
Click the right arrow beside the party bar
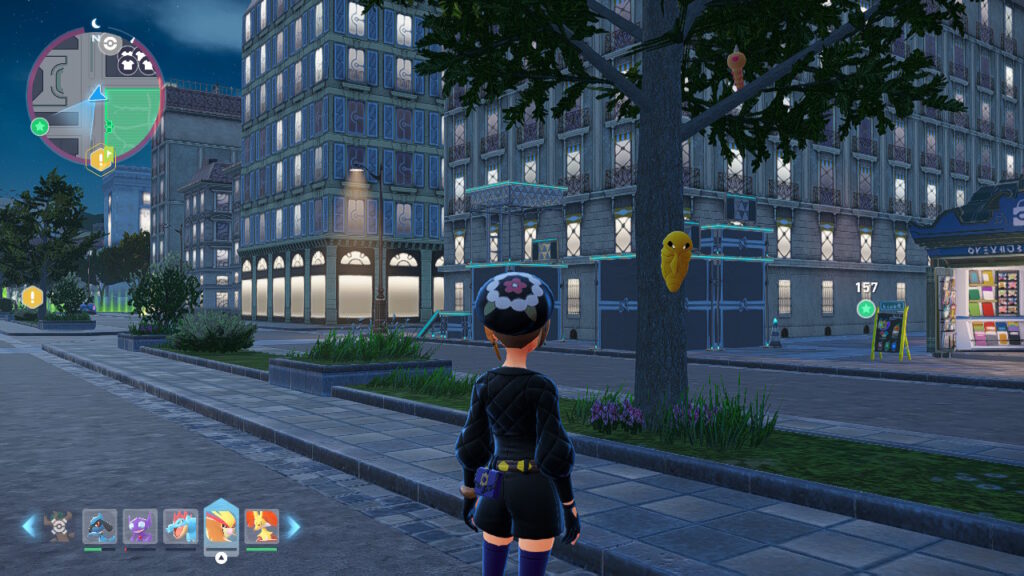pos(293,526)
